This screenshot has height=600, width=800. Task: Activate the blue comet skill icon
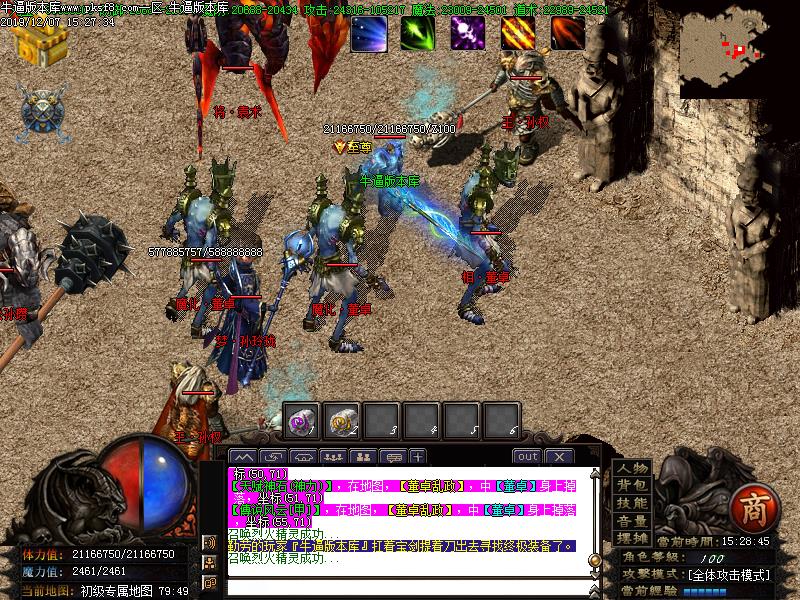pyautogui.click(x=368, y=33)
